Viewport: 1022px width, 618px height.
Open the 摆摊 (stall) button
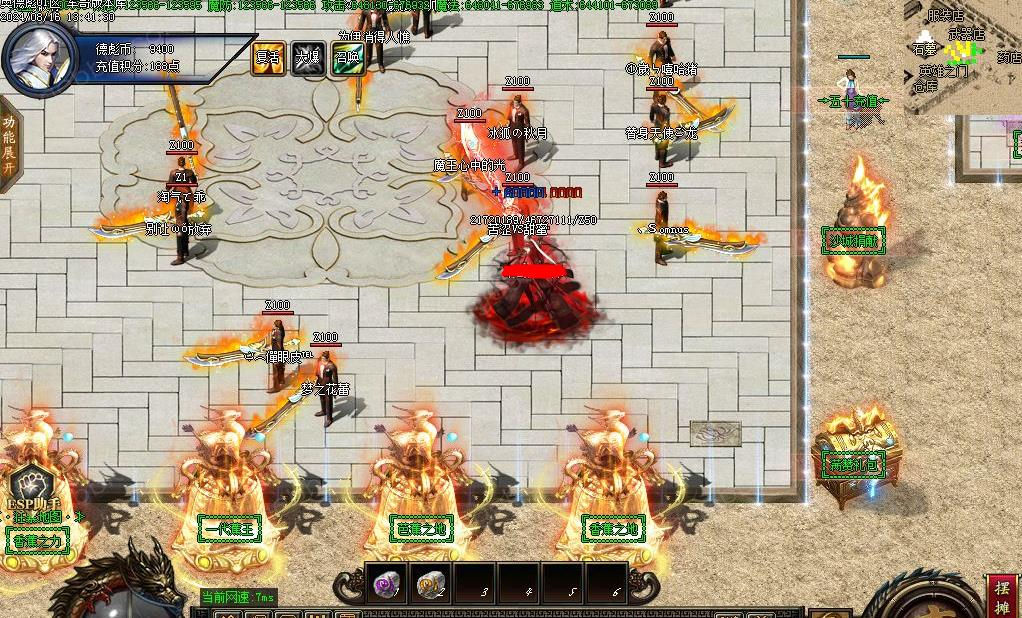tap(1002, 596)
